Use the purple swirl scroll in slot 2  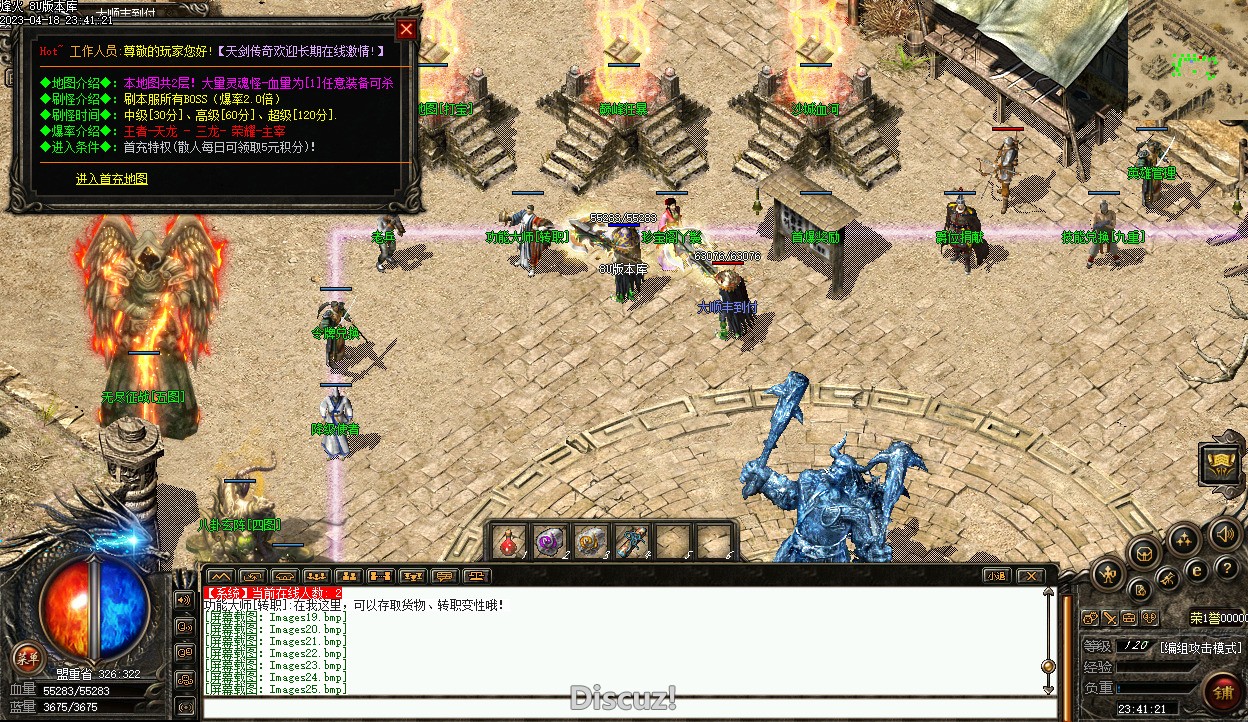550,542
